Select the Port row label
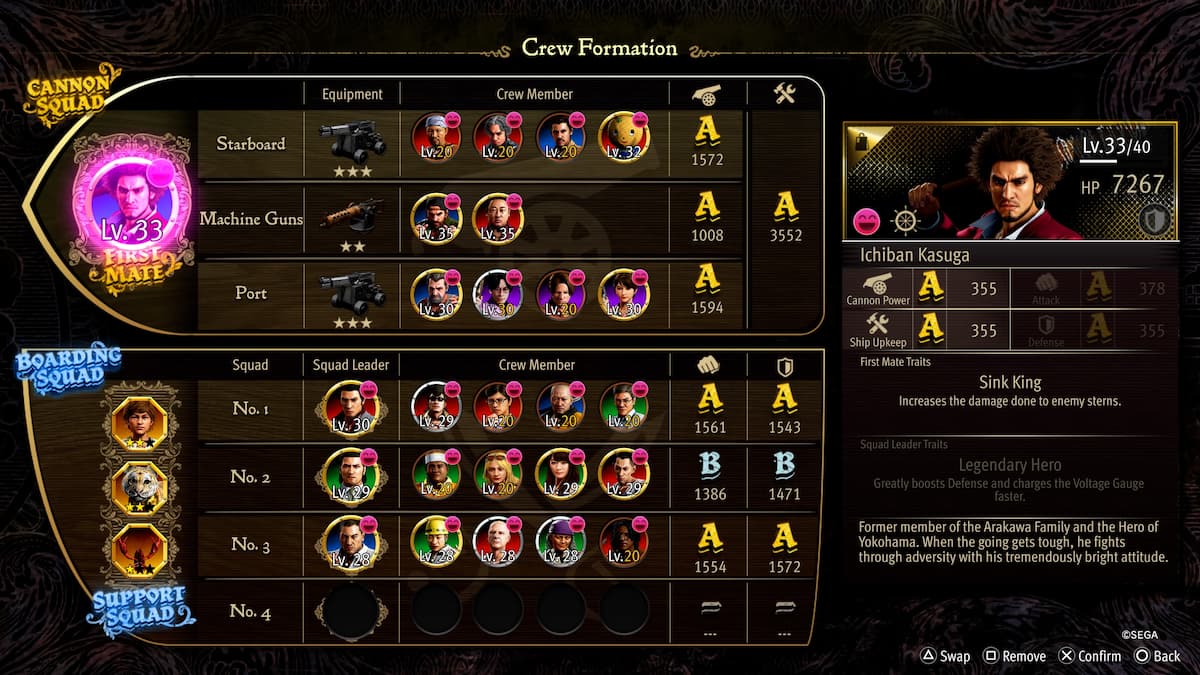 pos(250,293)
